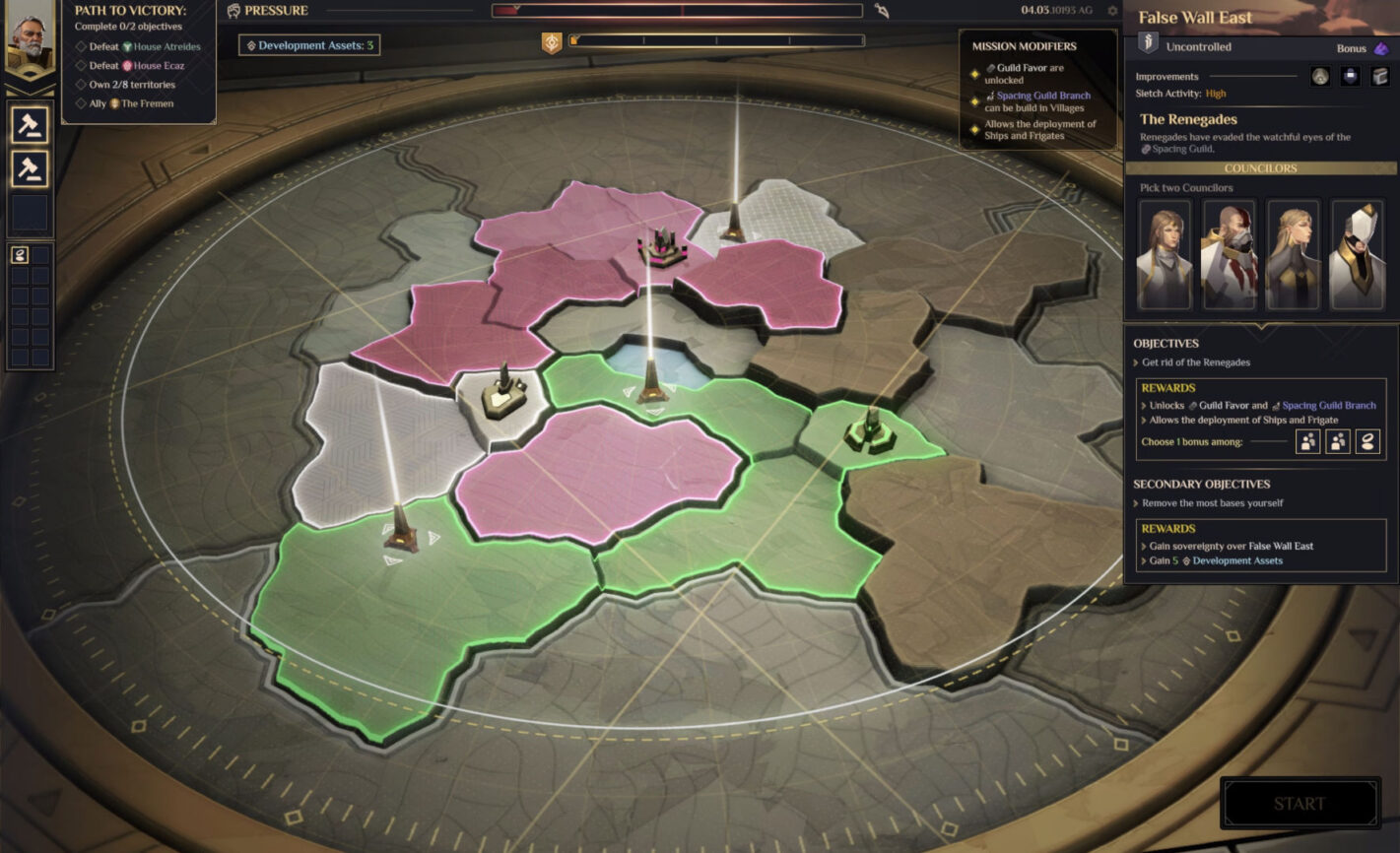Open the Development Assets link in rewards
The height and width of the screenshot is (853, 1400).
[x=1237, y=560]
